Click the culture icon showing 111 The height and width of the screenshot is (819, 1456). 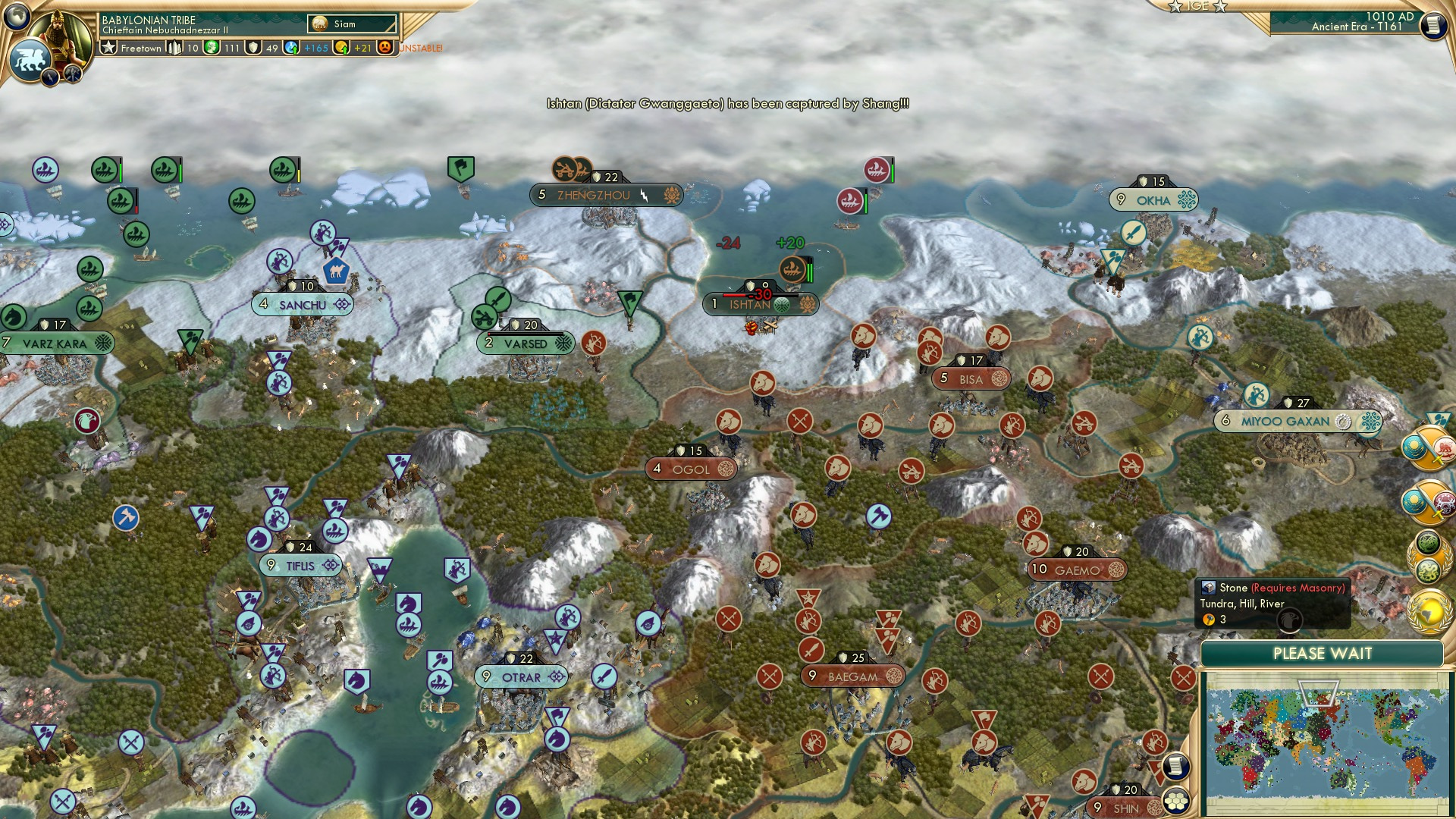pos(211,48)
